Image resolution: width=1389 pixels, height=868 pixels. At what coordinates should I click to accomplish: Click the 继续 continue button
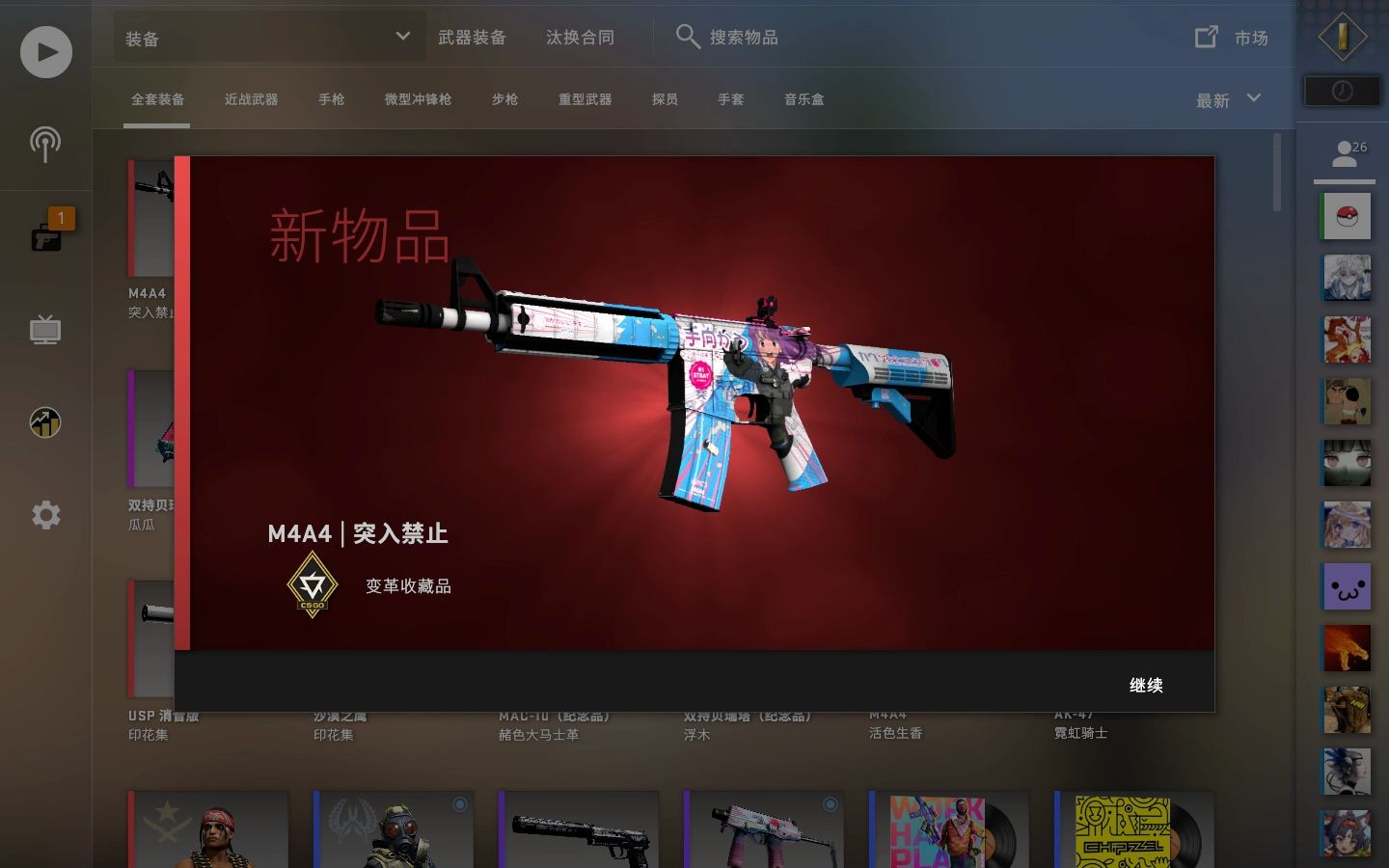[x=1147, y=685]
